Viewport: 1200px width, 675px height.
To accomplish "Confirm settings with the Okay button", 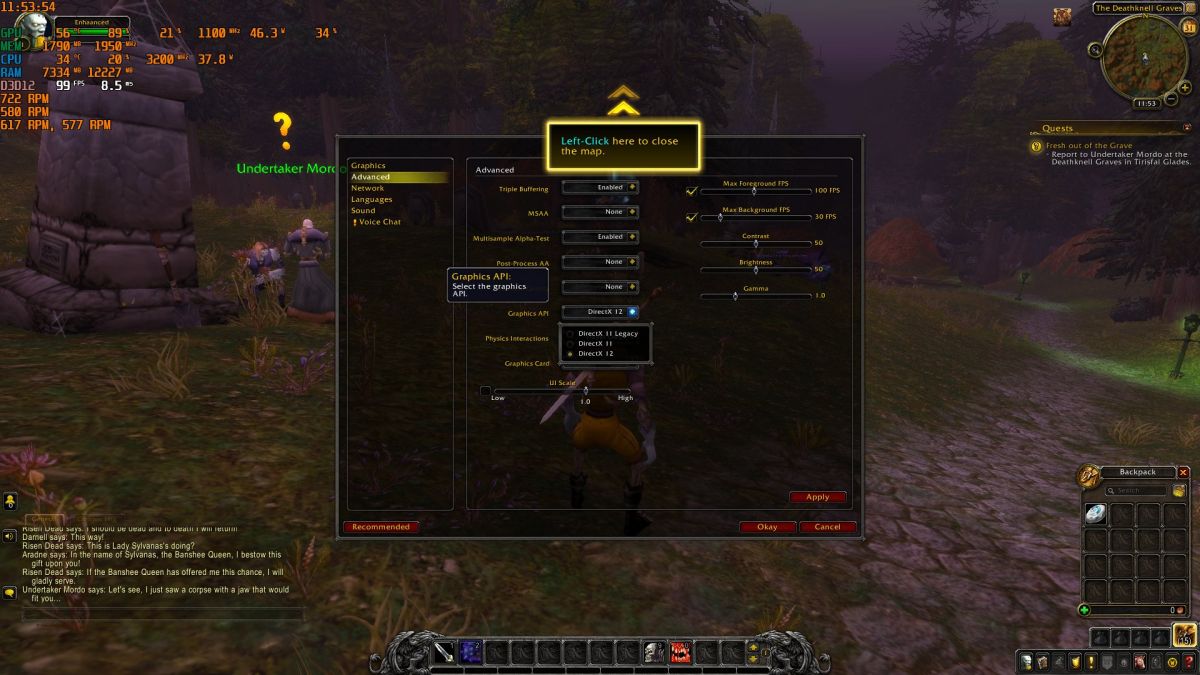I will point(767,527).
